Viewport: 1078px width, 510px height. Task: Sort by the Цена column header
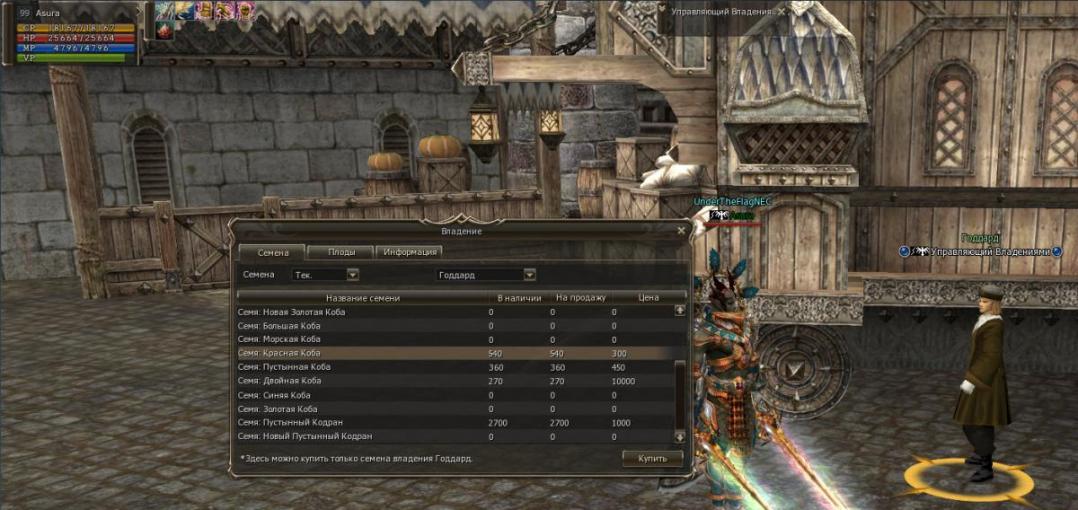648,297
